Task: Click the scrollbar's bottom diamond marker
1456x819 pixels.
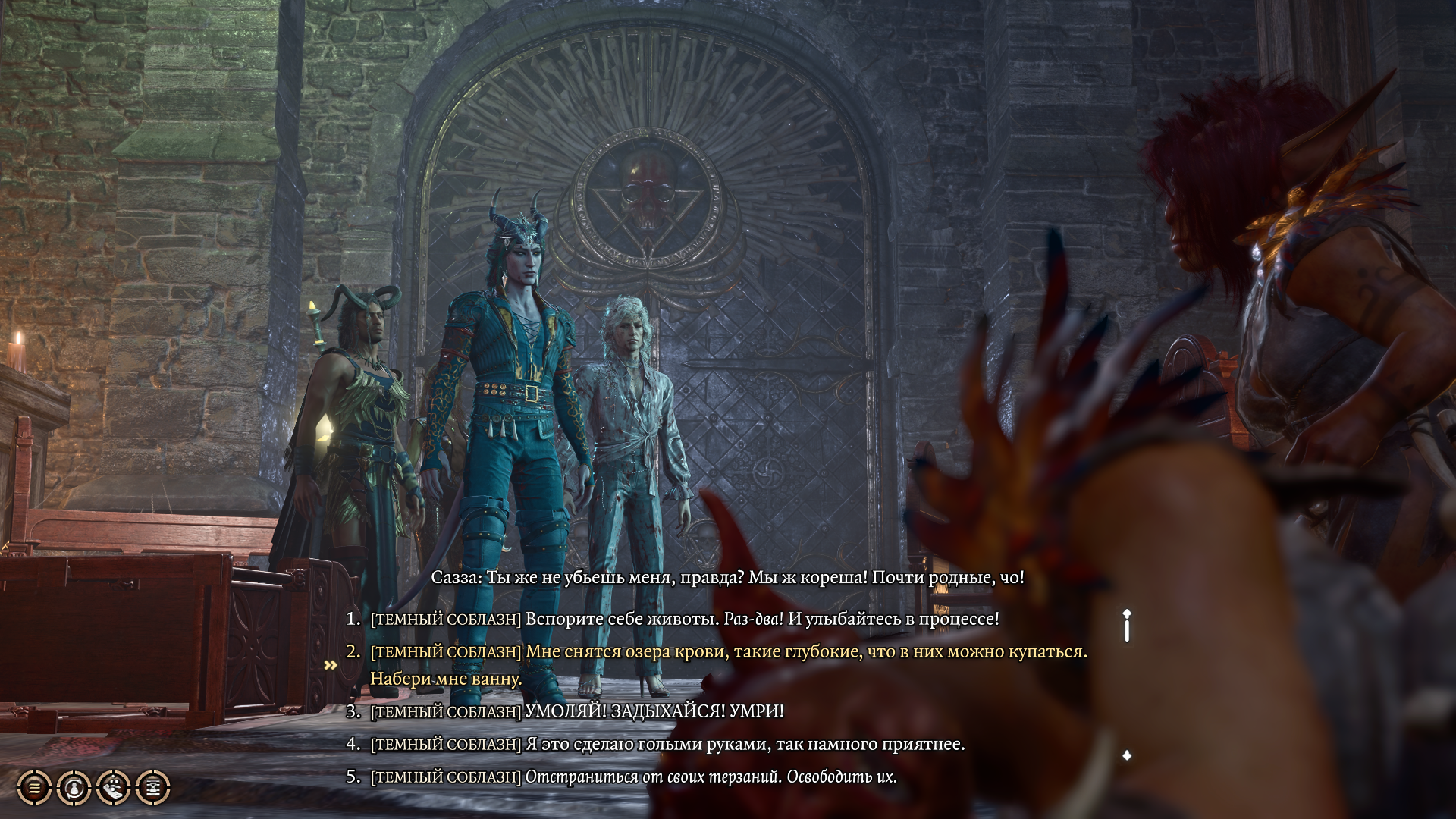Action: click(1127, 755)
